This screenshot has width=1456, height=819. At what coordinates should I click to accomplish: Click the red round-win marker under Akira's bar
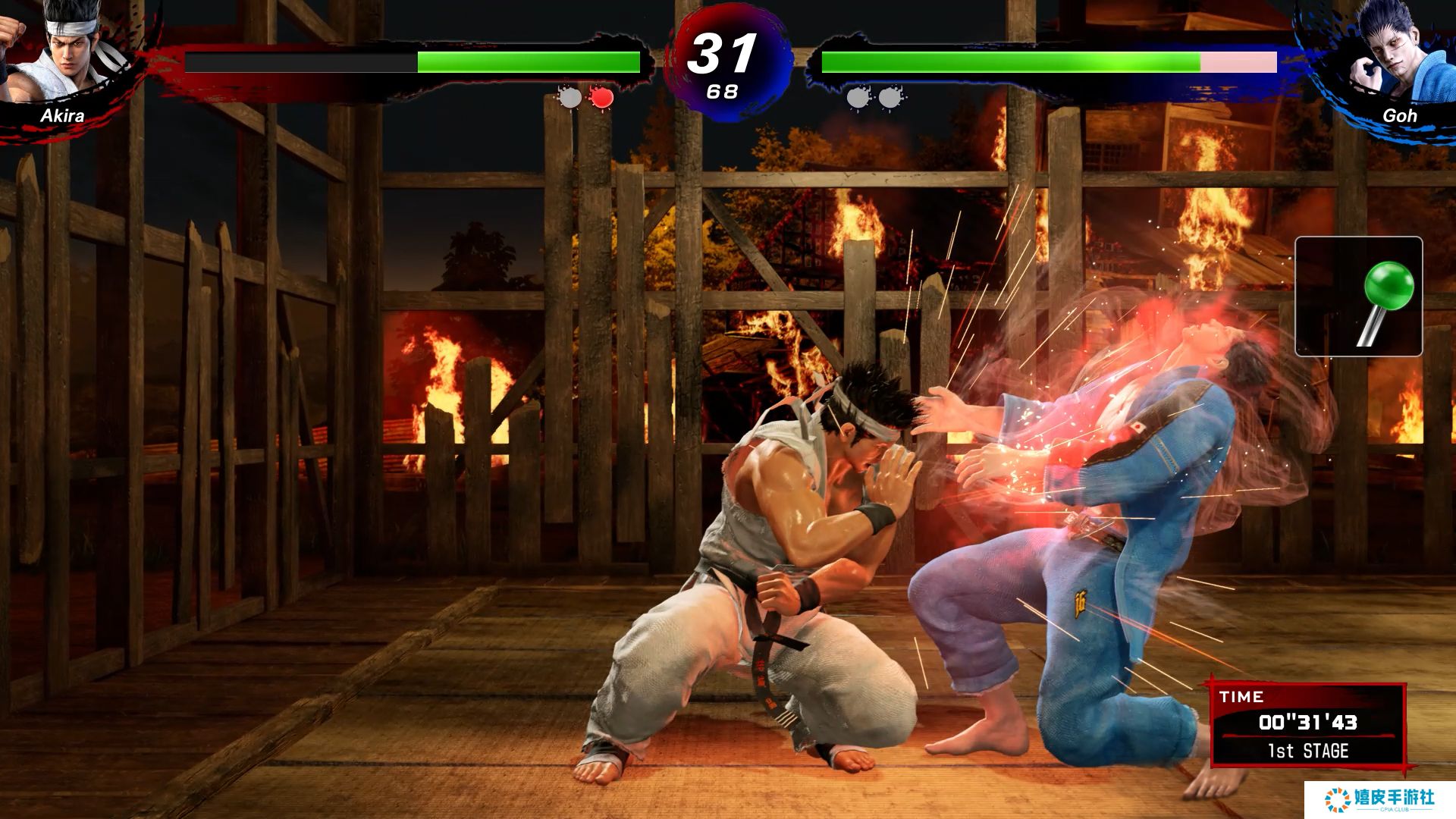pyautogui.click(x=601, y=97)
